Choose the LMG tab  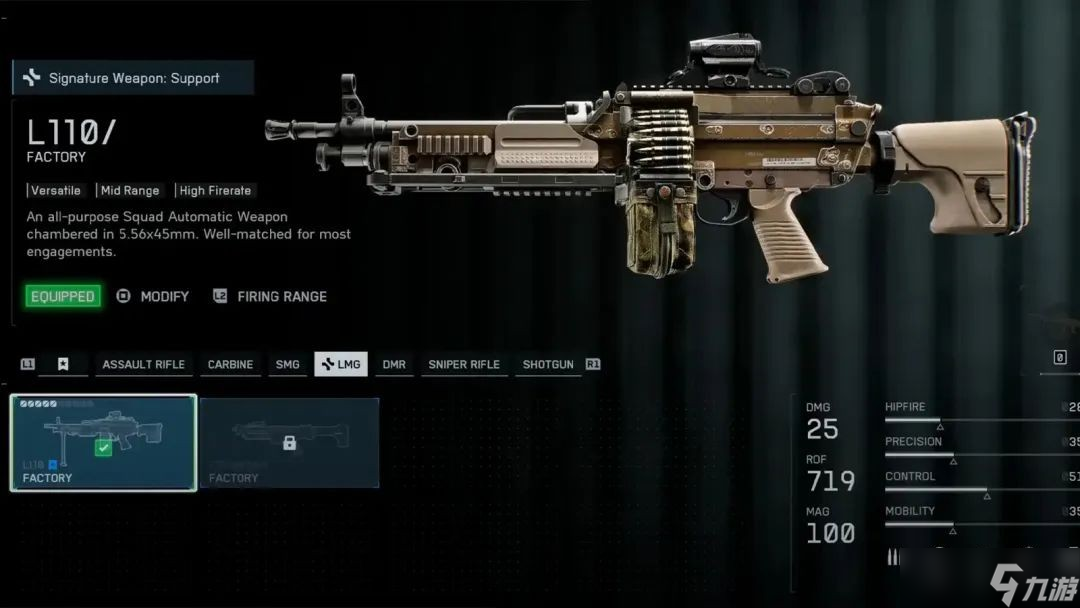click(340, 364)
